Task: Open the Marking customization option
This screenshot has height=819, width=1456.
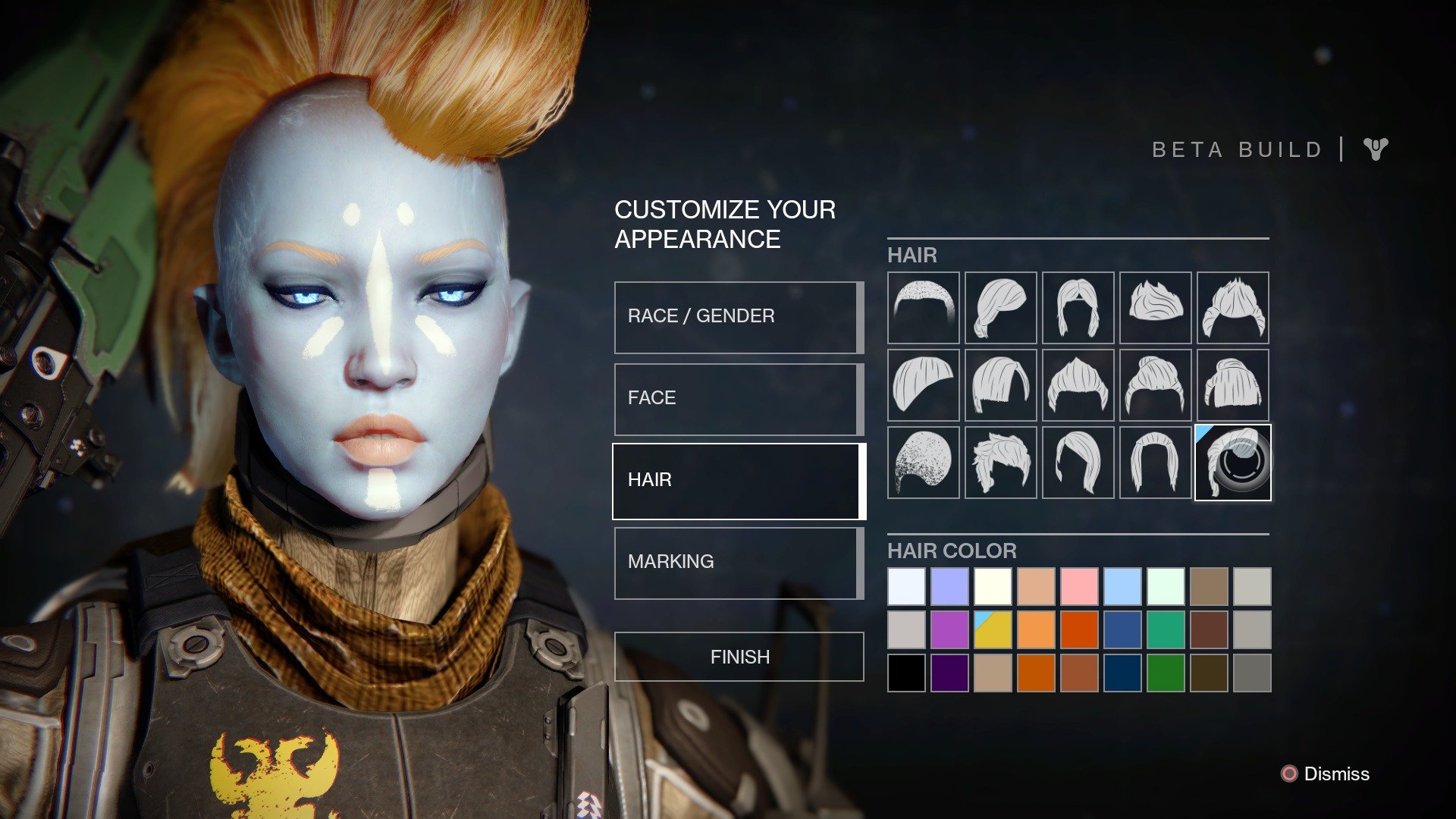Action: coord(739,563)
